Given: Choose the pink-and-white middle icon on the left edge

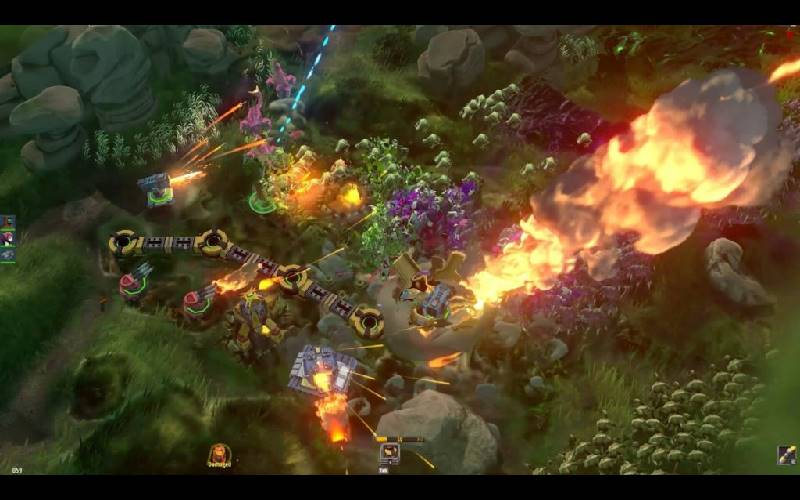Looking at the screenshot, I should pyautogui.click(x=7, y=239).
